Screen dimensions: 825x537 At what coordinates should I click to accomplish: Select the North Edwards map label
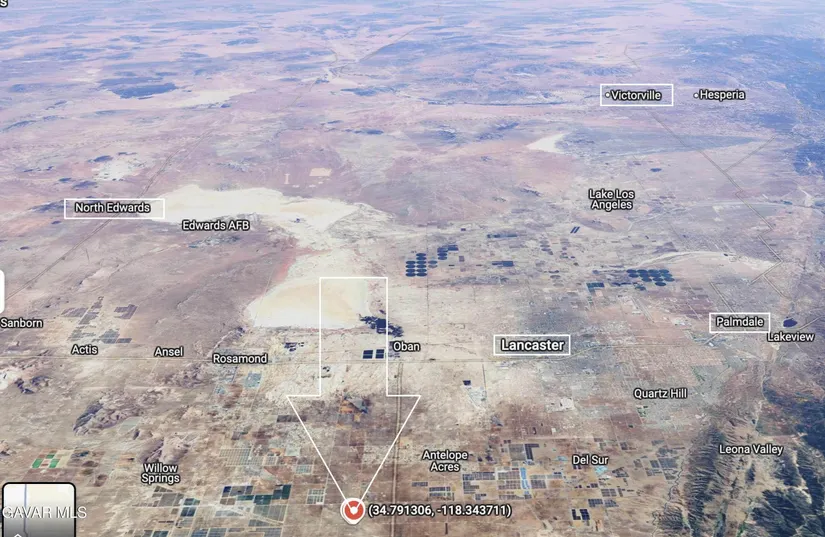tap(114, 208)
